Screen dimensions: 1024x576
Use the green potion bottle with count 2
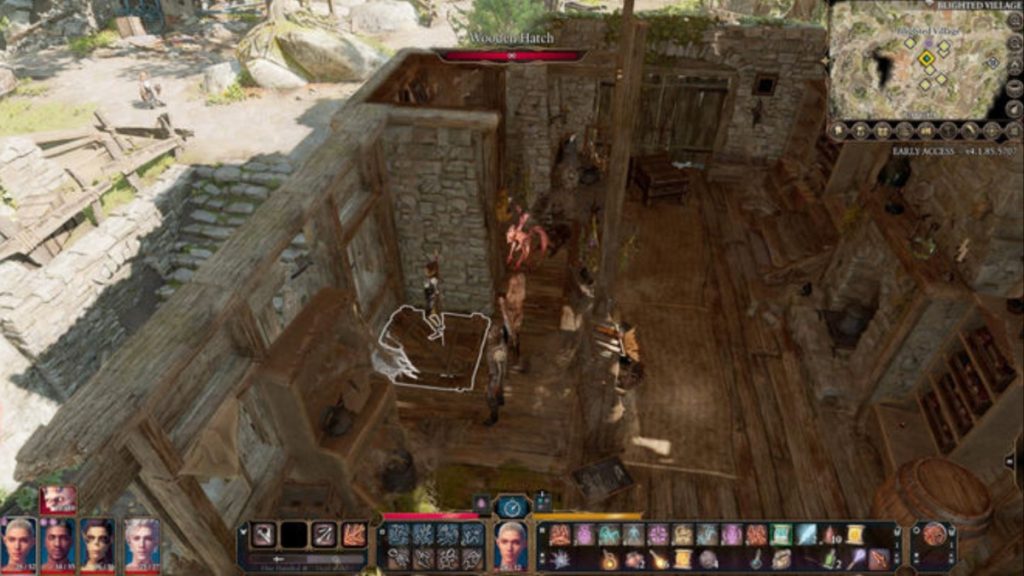point(829,559)
